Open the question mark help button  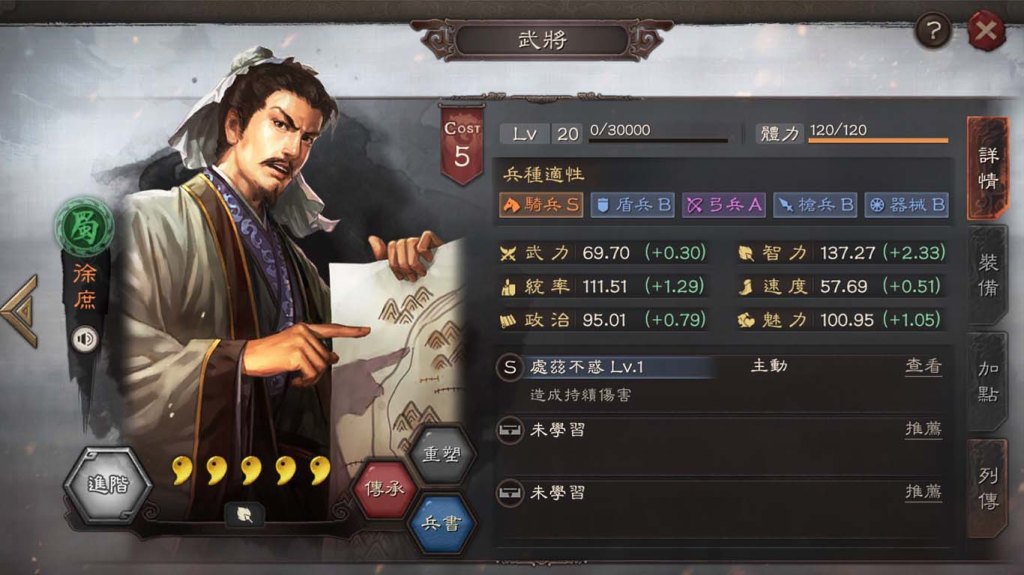point(933,33)
